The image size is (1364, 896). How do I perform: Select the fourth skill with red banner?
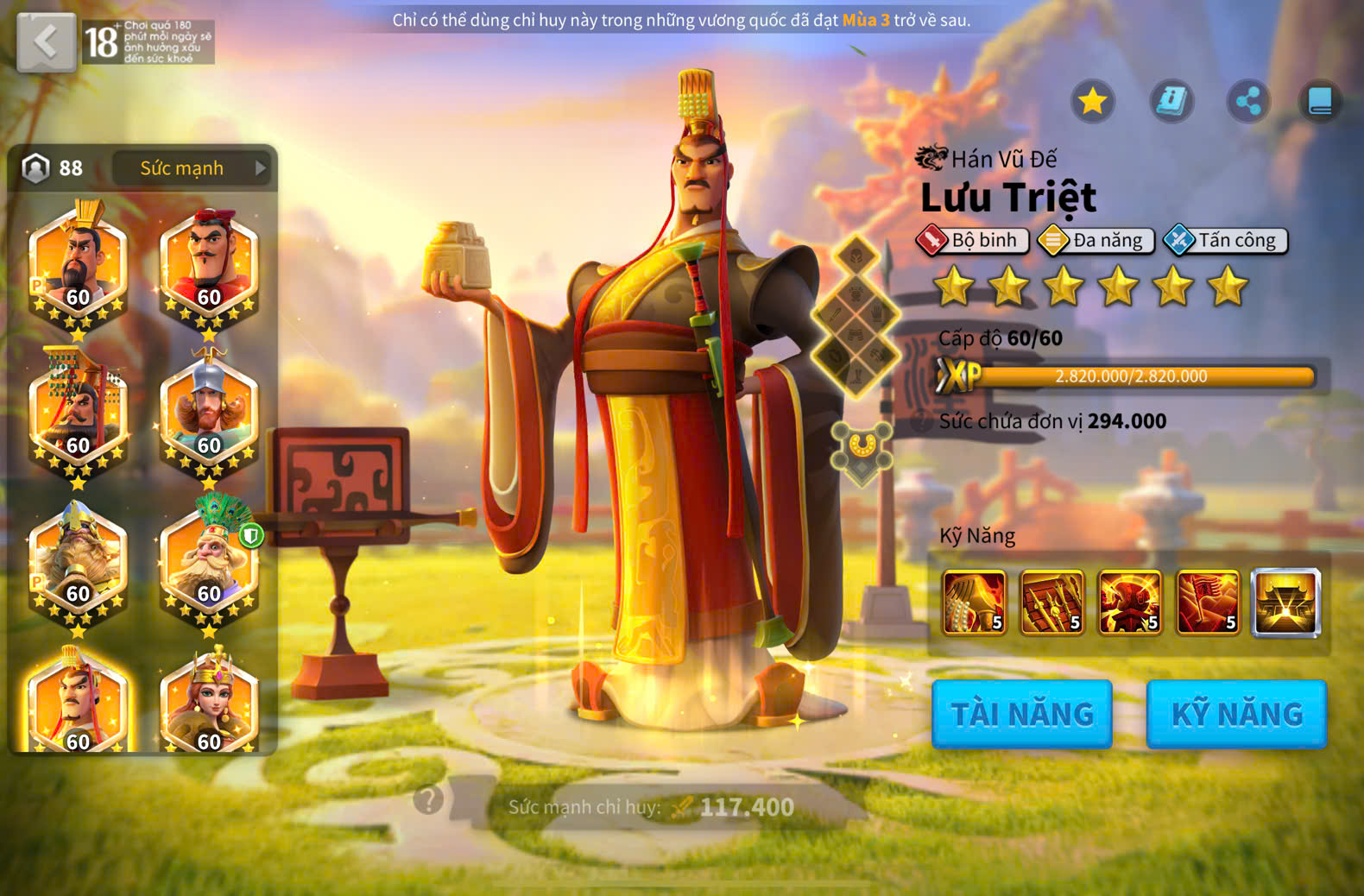[1208, 603]
